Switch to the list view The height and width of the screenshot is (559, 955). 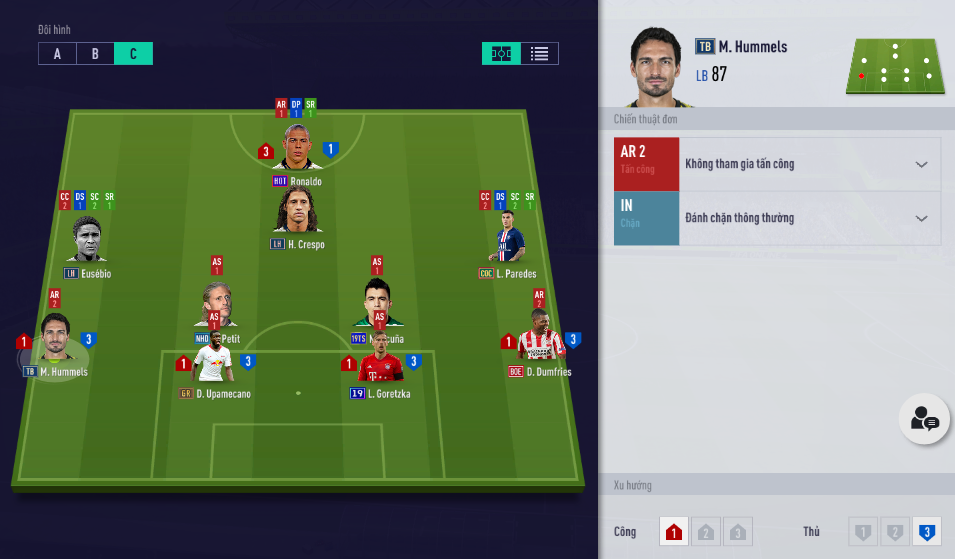pyautogui.click(x=539, y=54)
